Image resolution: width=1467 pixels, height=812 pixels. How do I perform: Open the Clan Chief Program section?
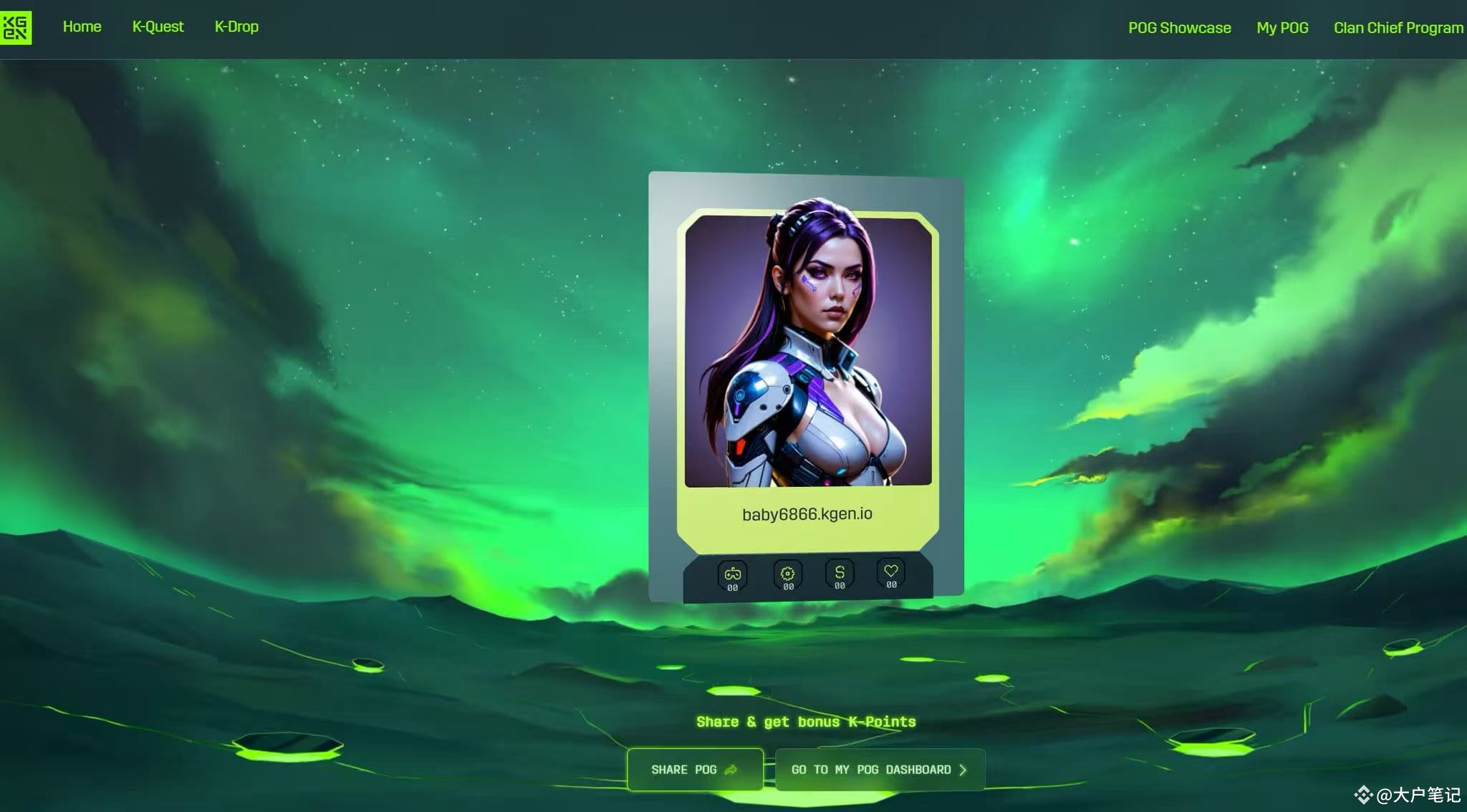[x=1398, y=27]
